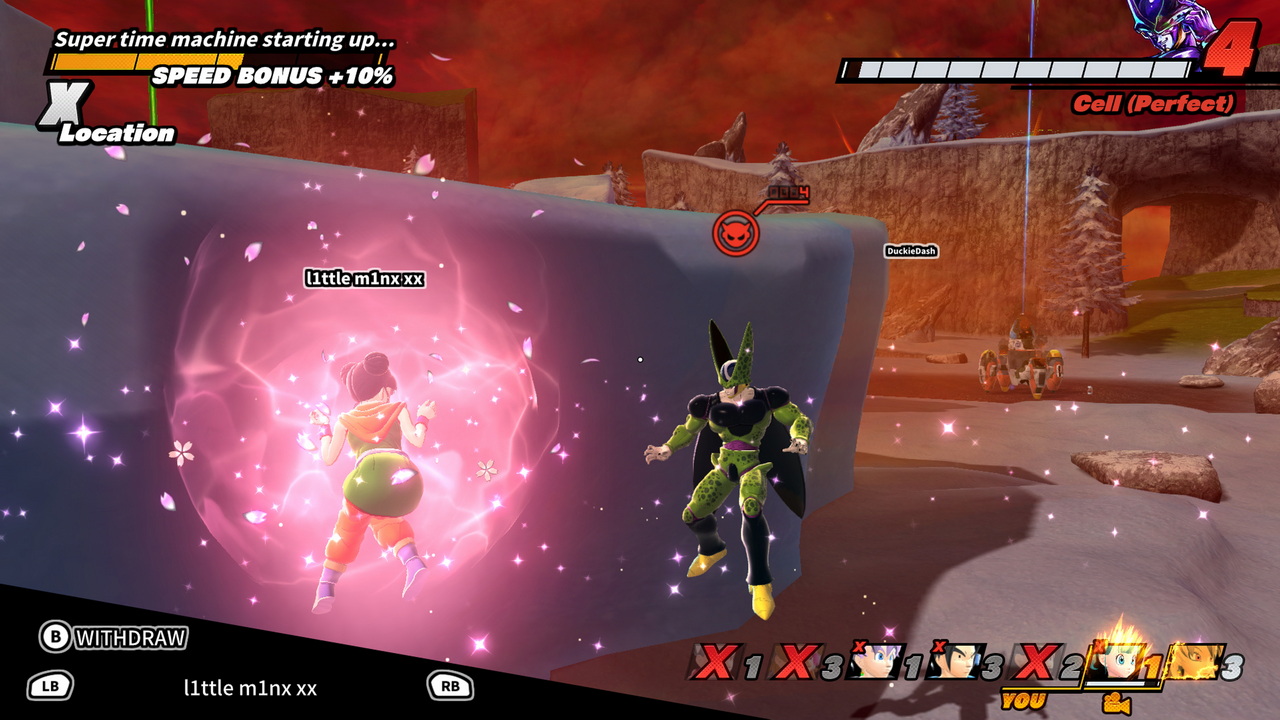
Task: Show the Location label
Action: (x=116, y=133)
